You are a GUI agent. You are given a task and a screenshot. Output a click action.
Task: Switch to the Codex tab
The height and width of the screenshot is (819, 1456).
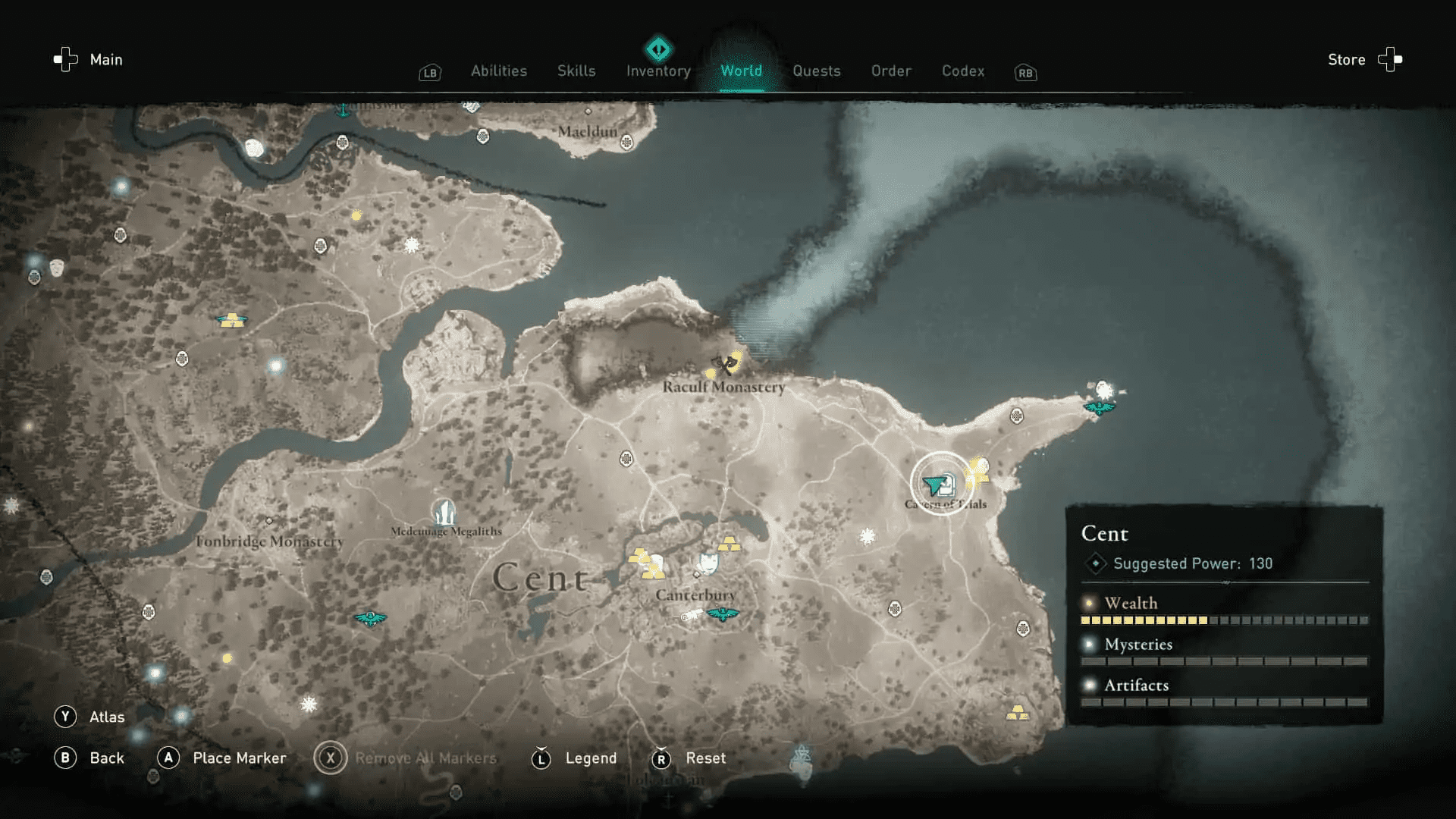(962, 71)
